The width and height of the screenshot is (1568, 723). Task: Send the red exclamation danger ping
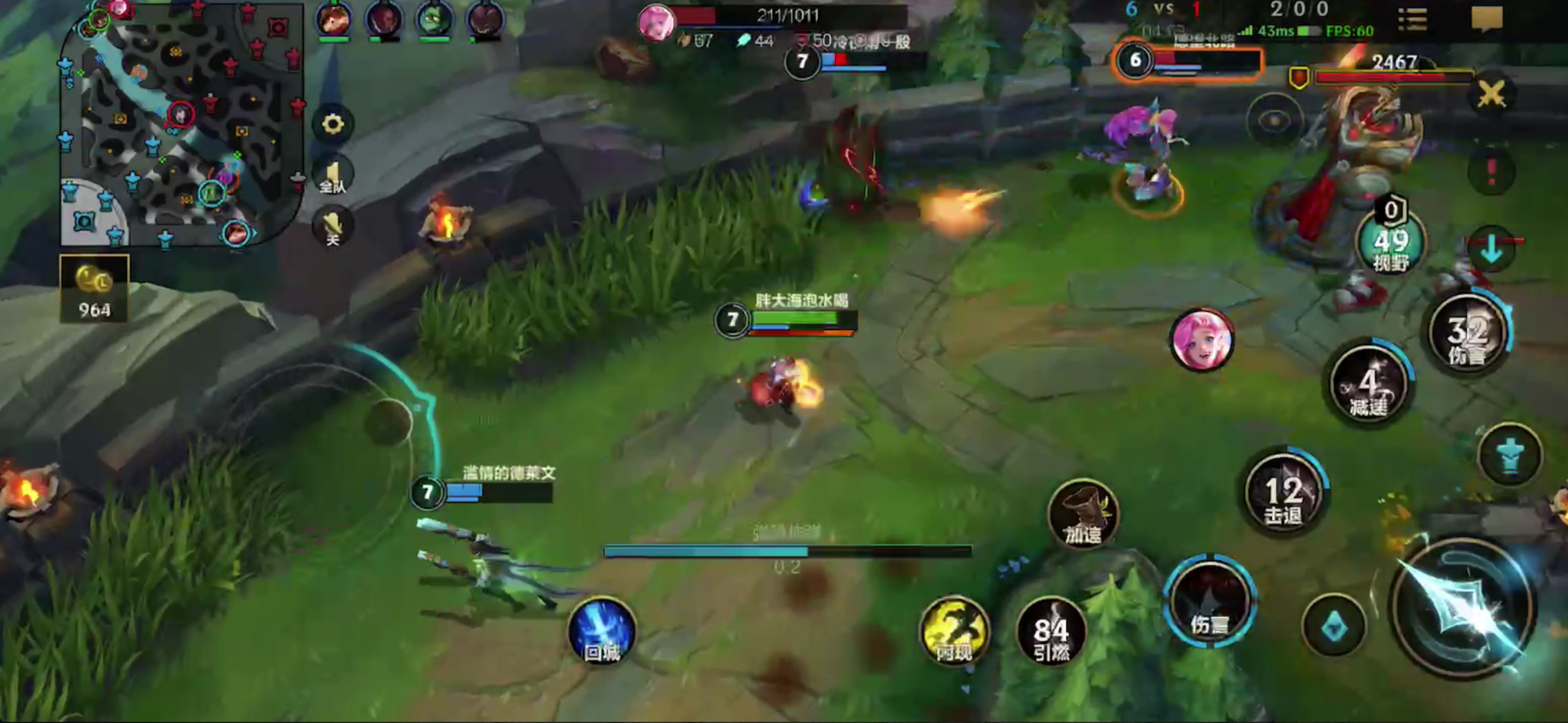coord(1490,172)
